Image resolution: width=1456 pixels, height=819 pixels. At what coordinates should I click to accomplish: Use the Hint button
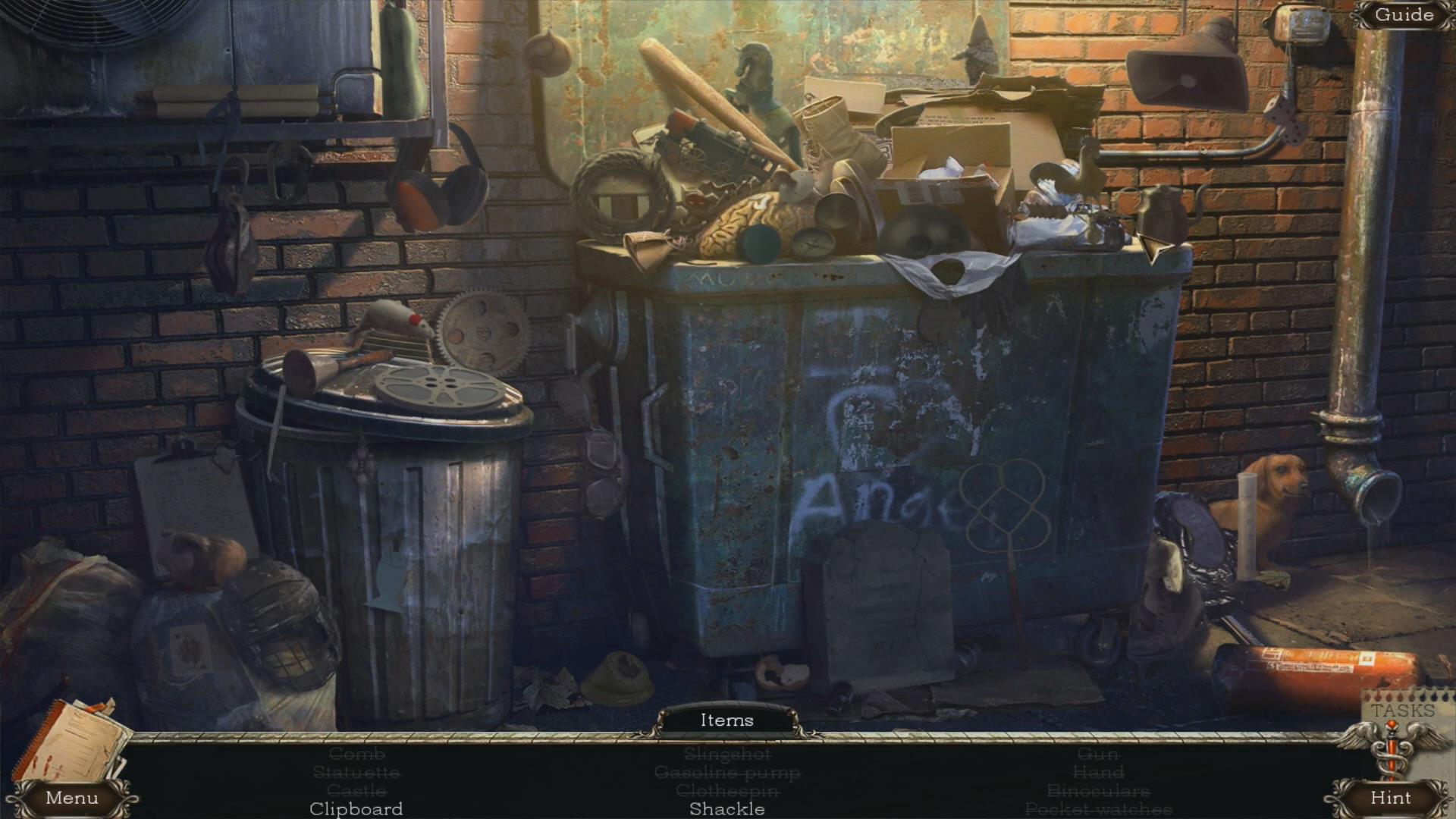pos(1390,798)
